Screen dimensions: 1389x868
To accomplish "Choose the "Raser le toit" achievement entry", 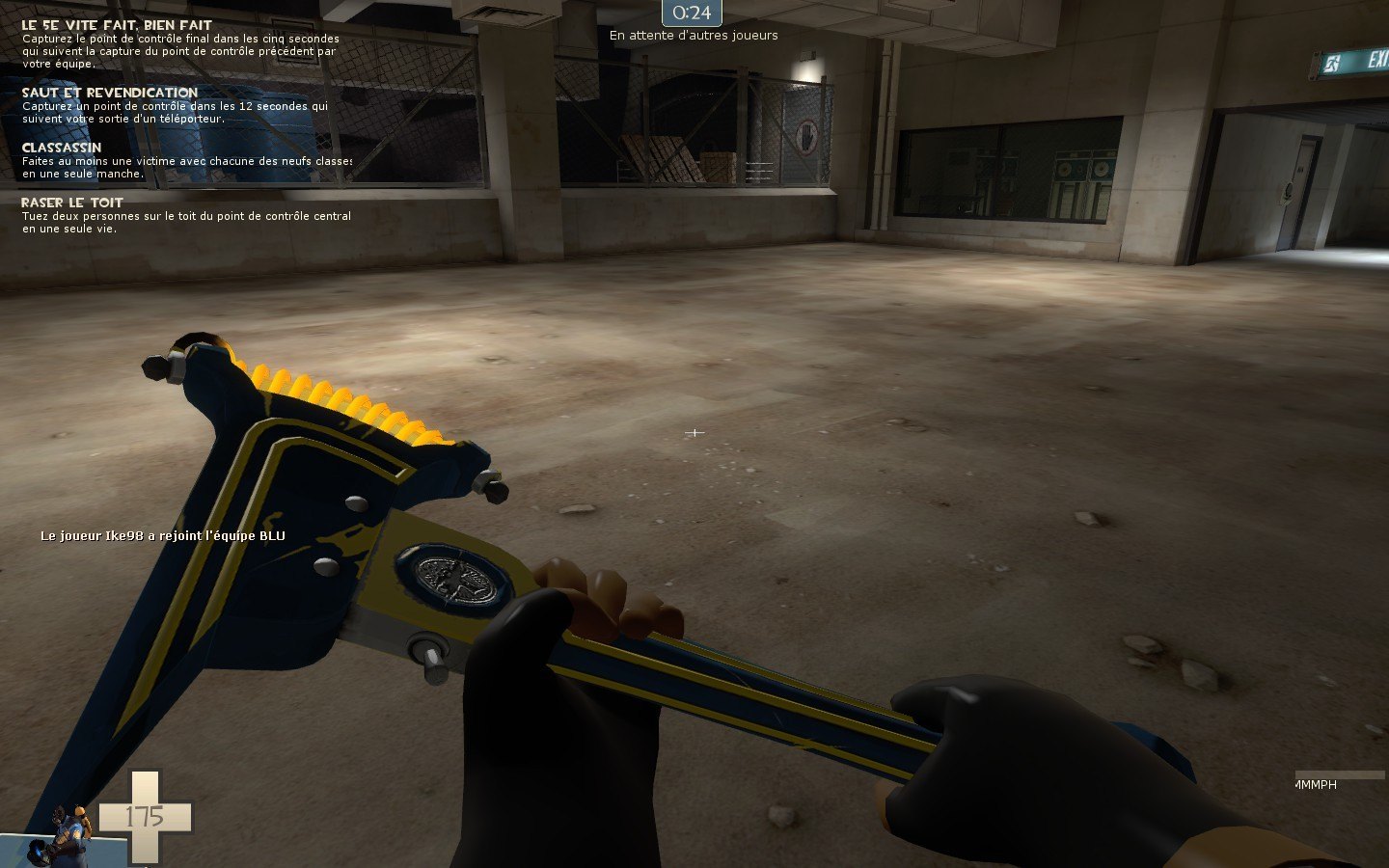I will pos(72,203).
